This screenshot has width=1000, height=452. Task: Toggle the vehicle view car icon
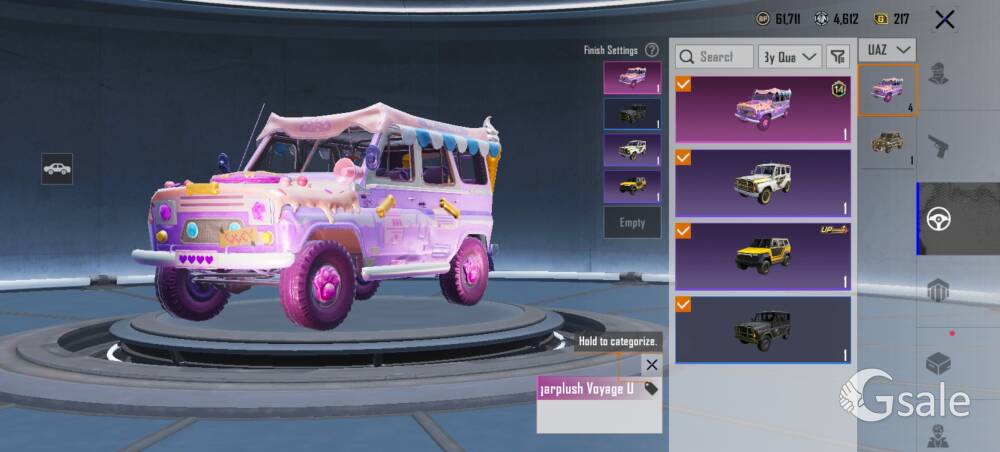(x=57, y=168)
